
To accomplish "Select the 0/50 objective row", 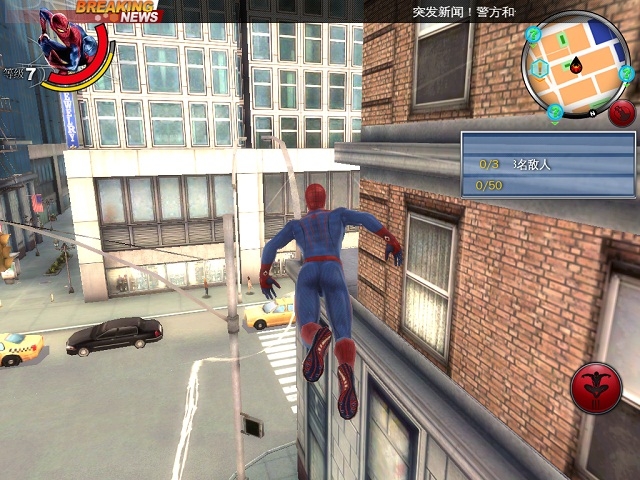I will (x=548, y=185).
